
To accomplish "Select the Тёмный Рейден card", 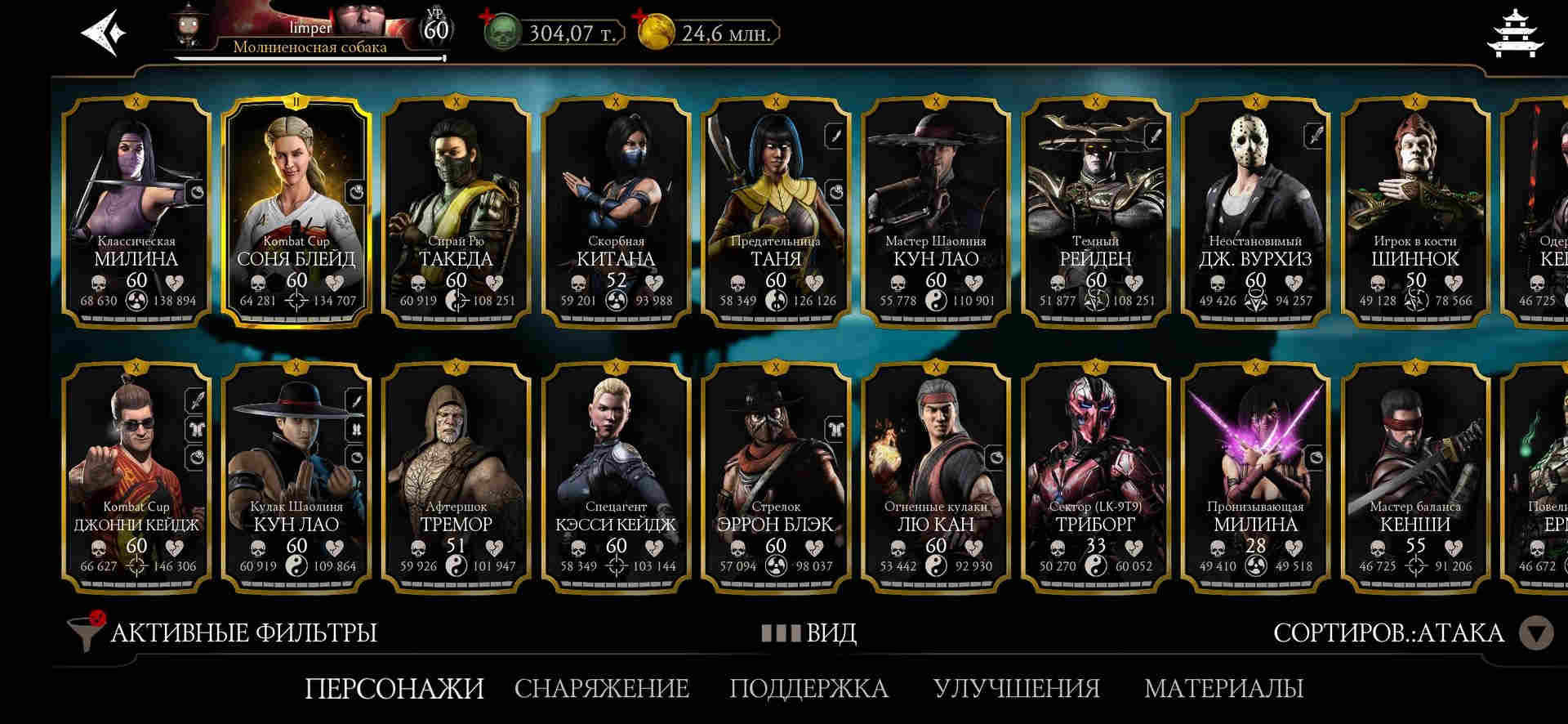I will point(1095,212).
